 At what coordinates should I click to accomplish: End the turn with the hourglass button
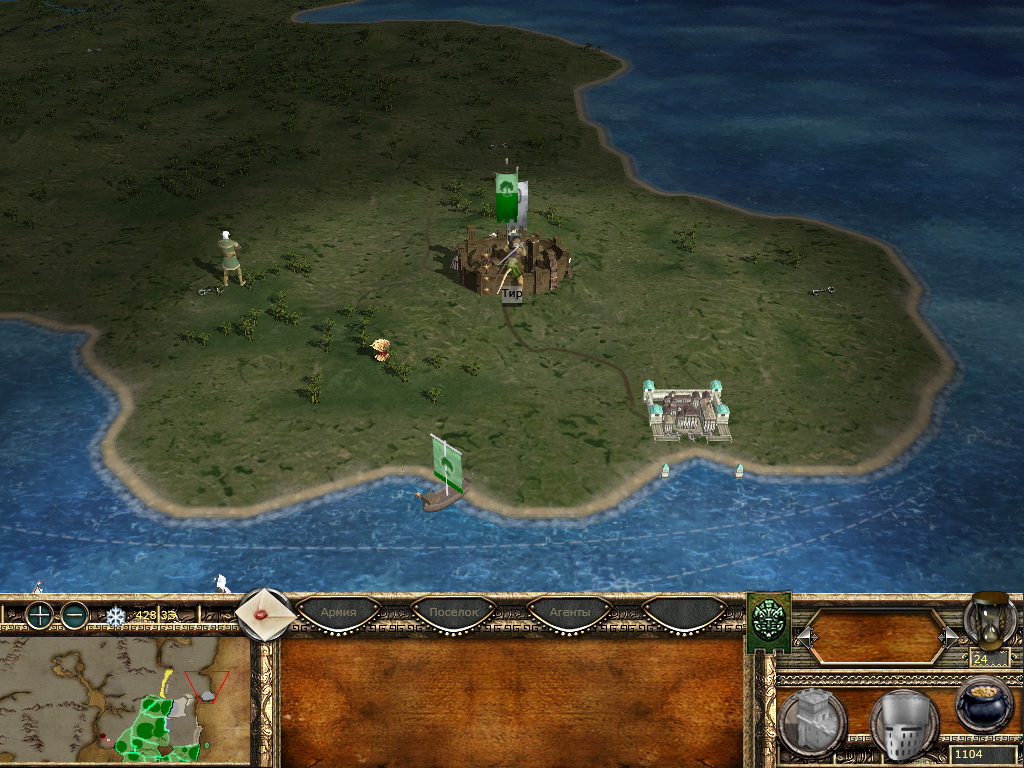pos(989,619)
